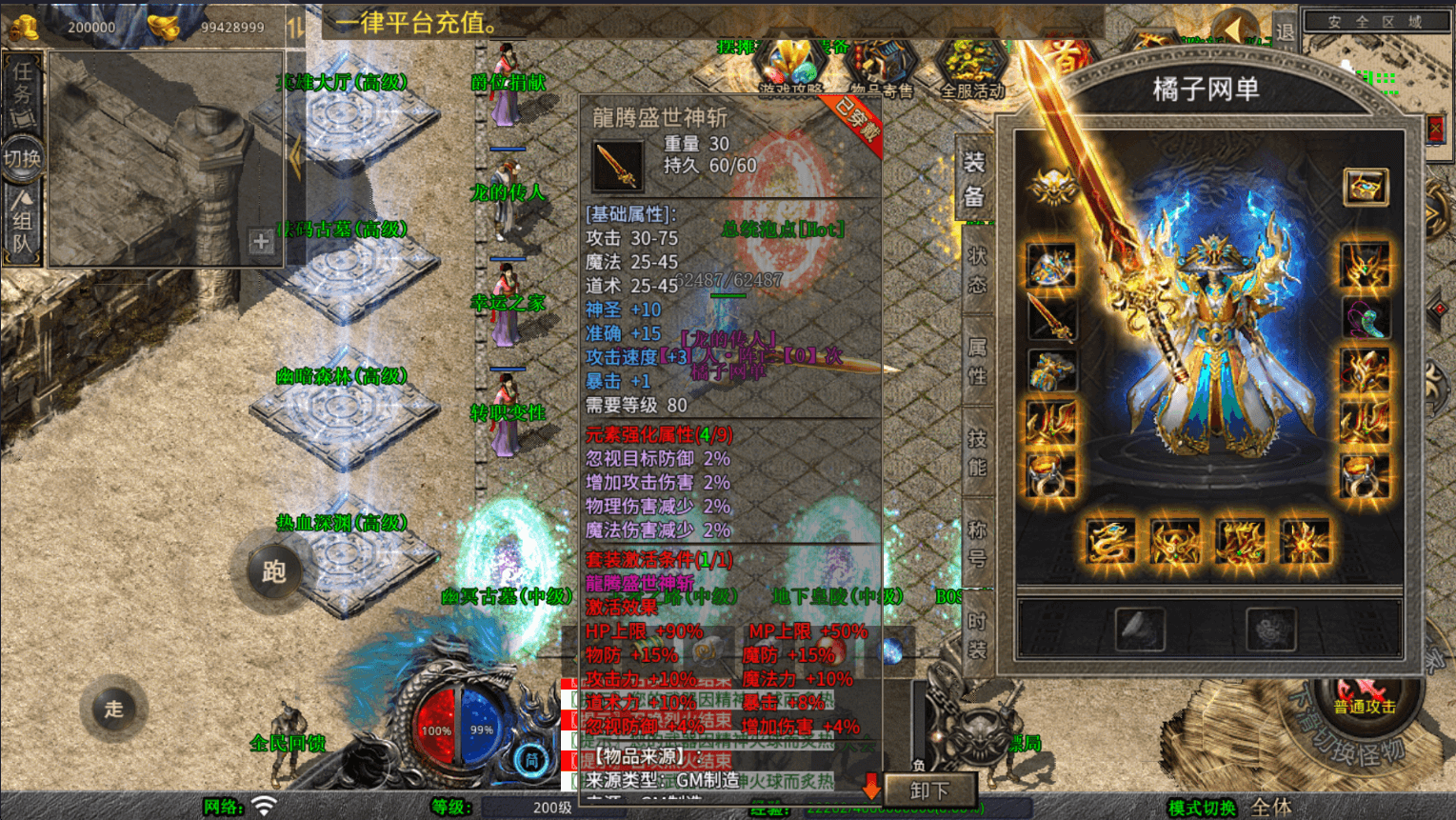Expand the minimap with the plus button
Screen dimensions: 1456x820
pyautogui.click(x=259, y=241)
